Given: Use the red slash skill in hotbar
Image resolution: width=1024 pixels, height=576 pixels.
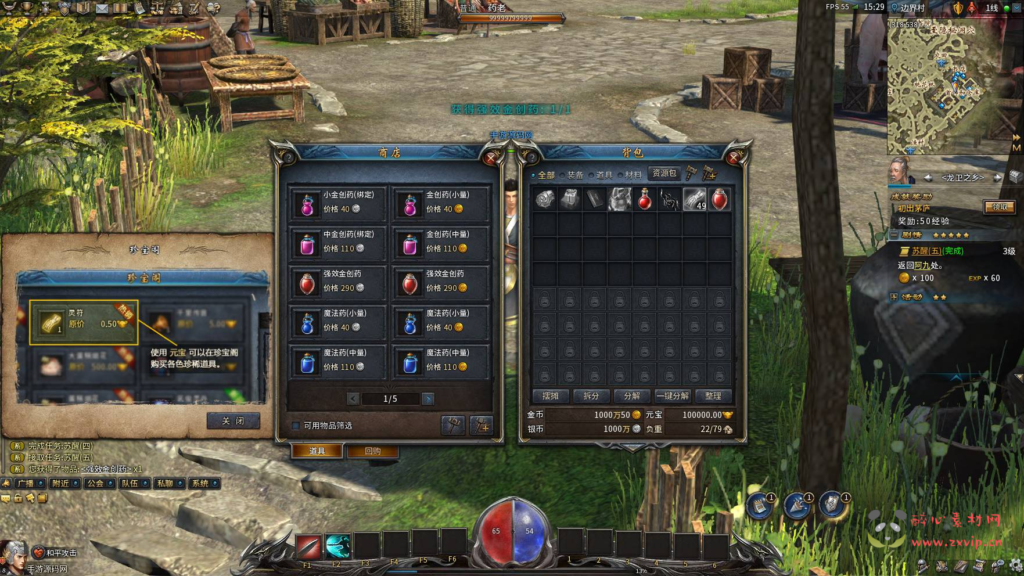Looking at the screenshot, I should 308,546.
